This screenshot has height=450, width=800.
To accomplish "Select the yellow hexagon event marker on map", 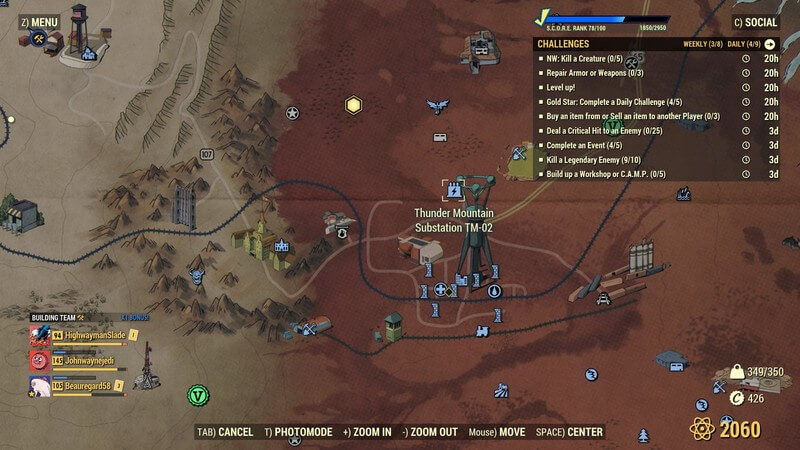I will point(353,104).
